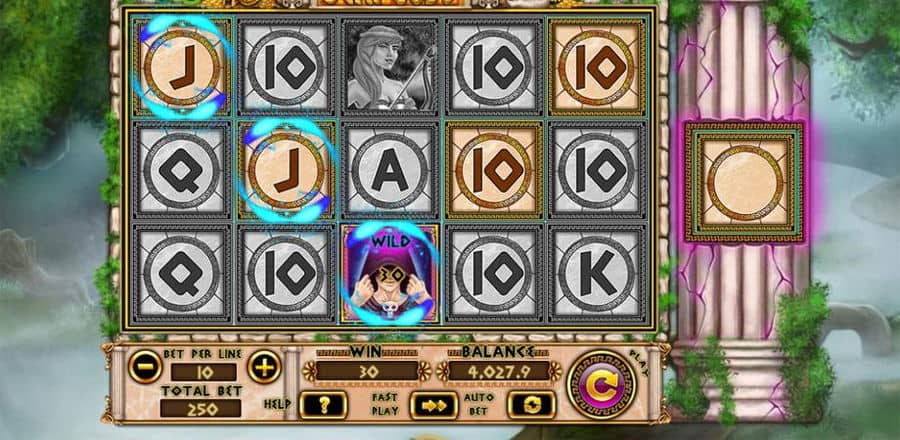Open the Help question mark button
This screenshot has width=900, height=440.
click(x=325, y=405)
